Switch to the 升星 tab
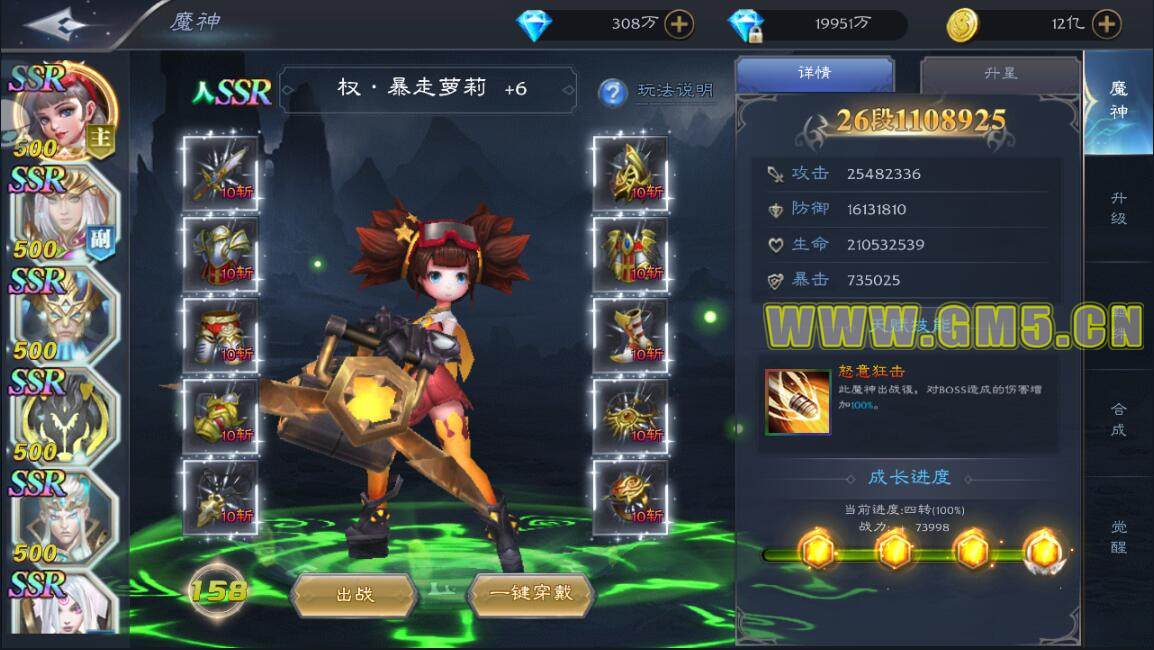Viewport: 1154px width, 650px height. pos(999,74)
